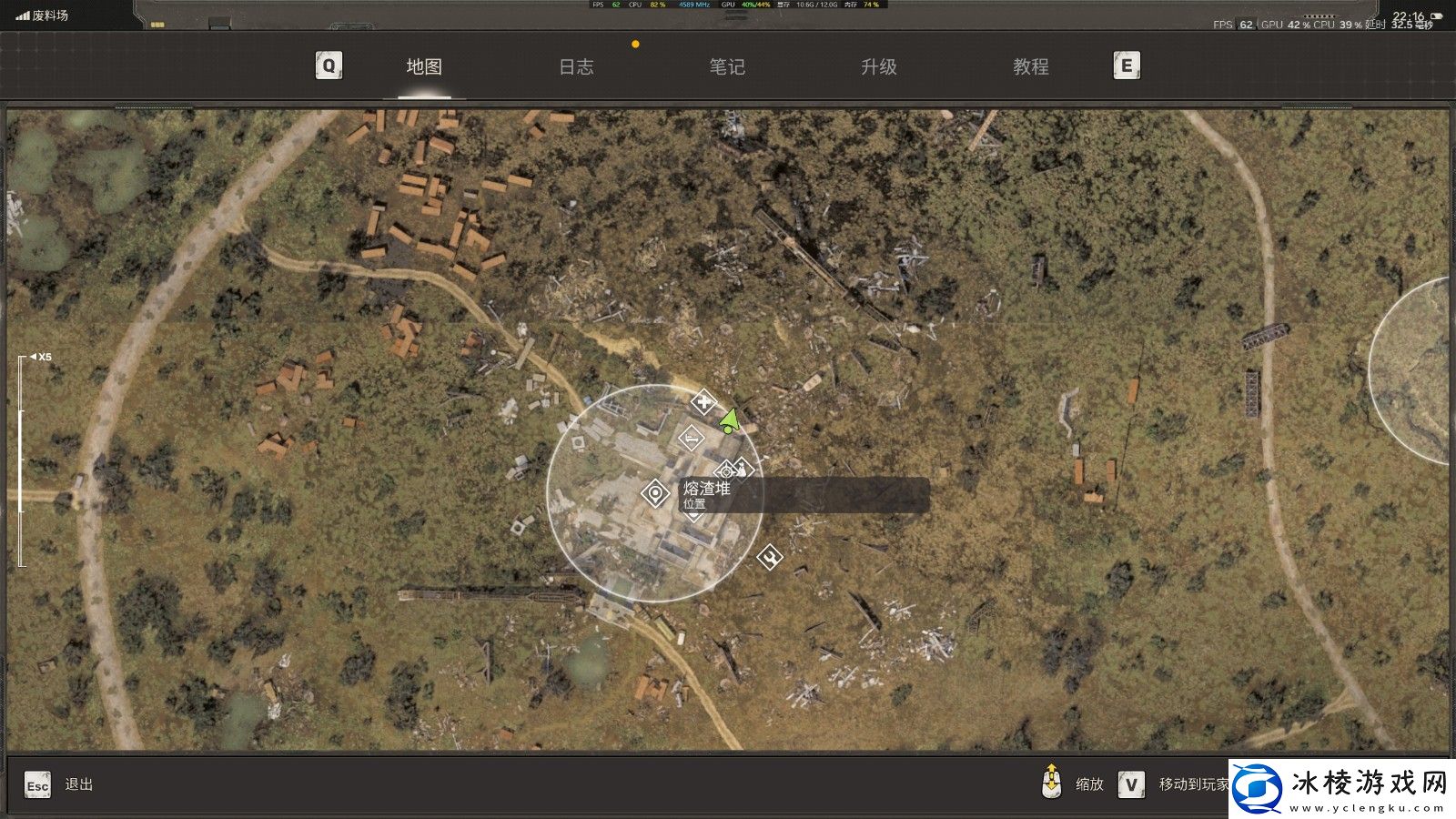Select the wrench technician map marker
The image size is (1456, 819).
770,556
